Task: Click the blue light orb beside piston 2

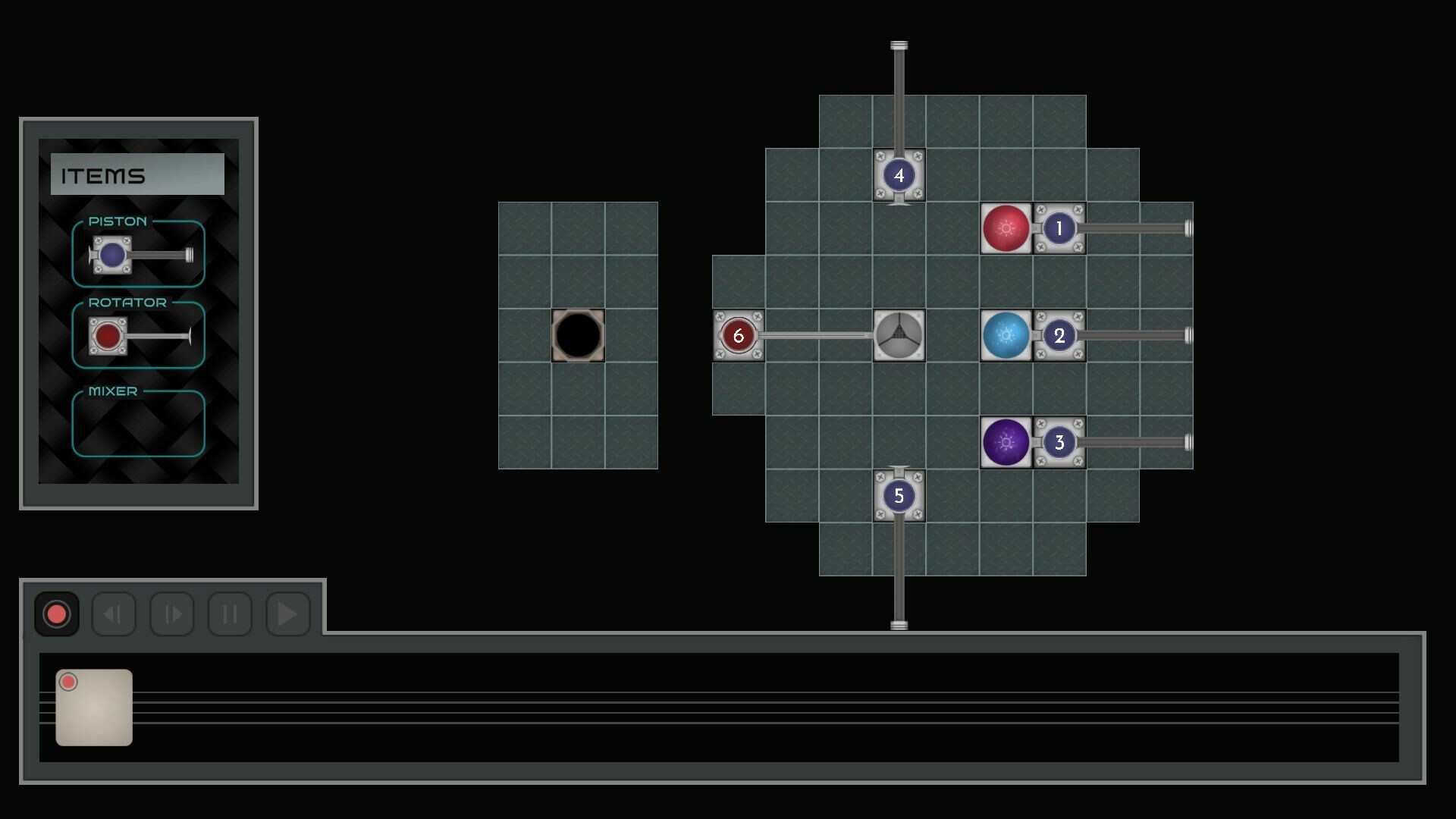Action: [x=1007, y=334]
